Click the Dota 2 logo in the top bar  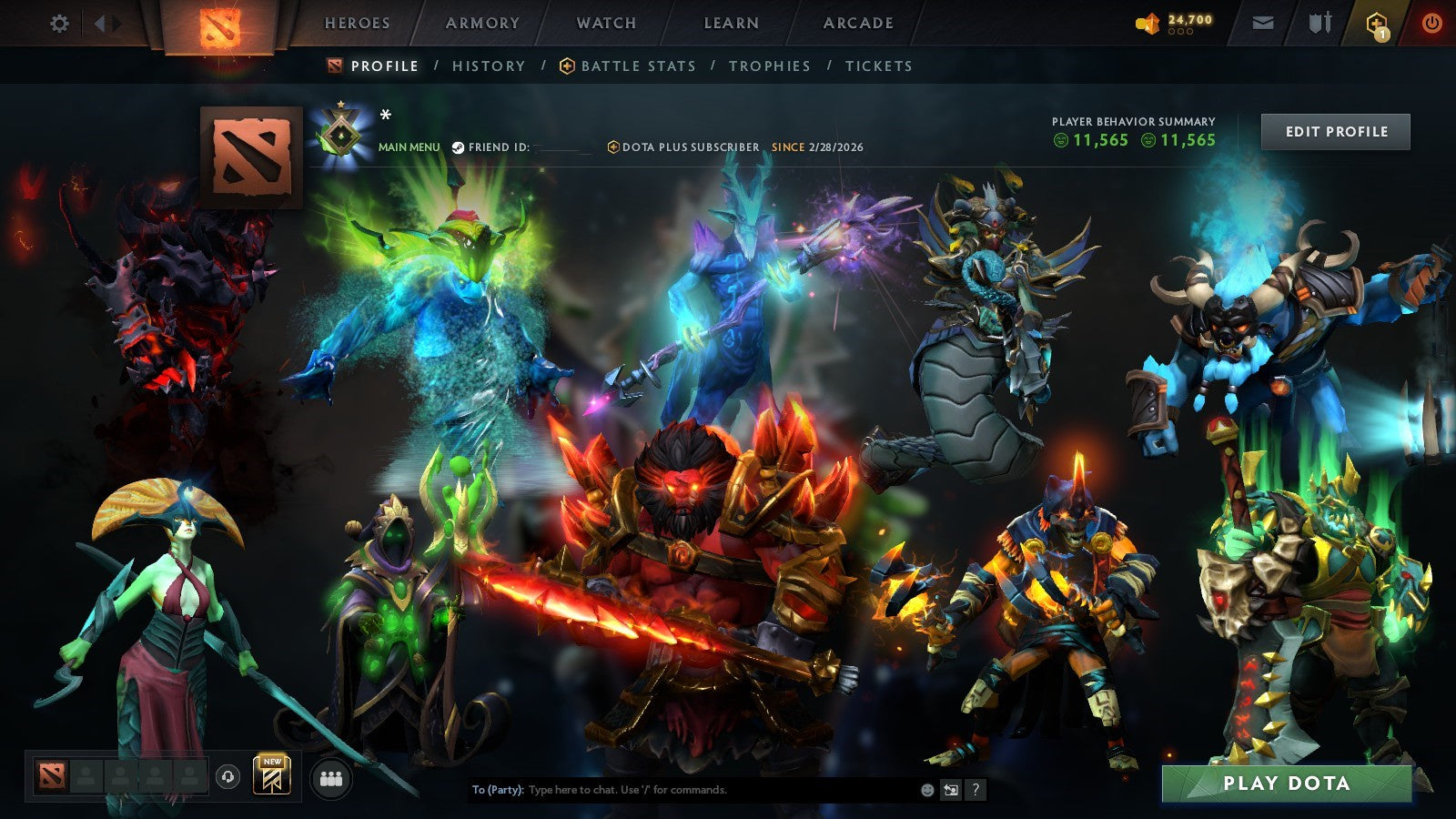tap(218, 24)
